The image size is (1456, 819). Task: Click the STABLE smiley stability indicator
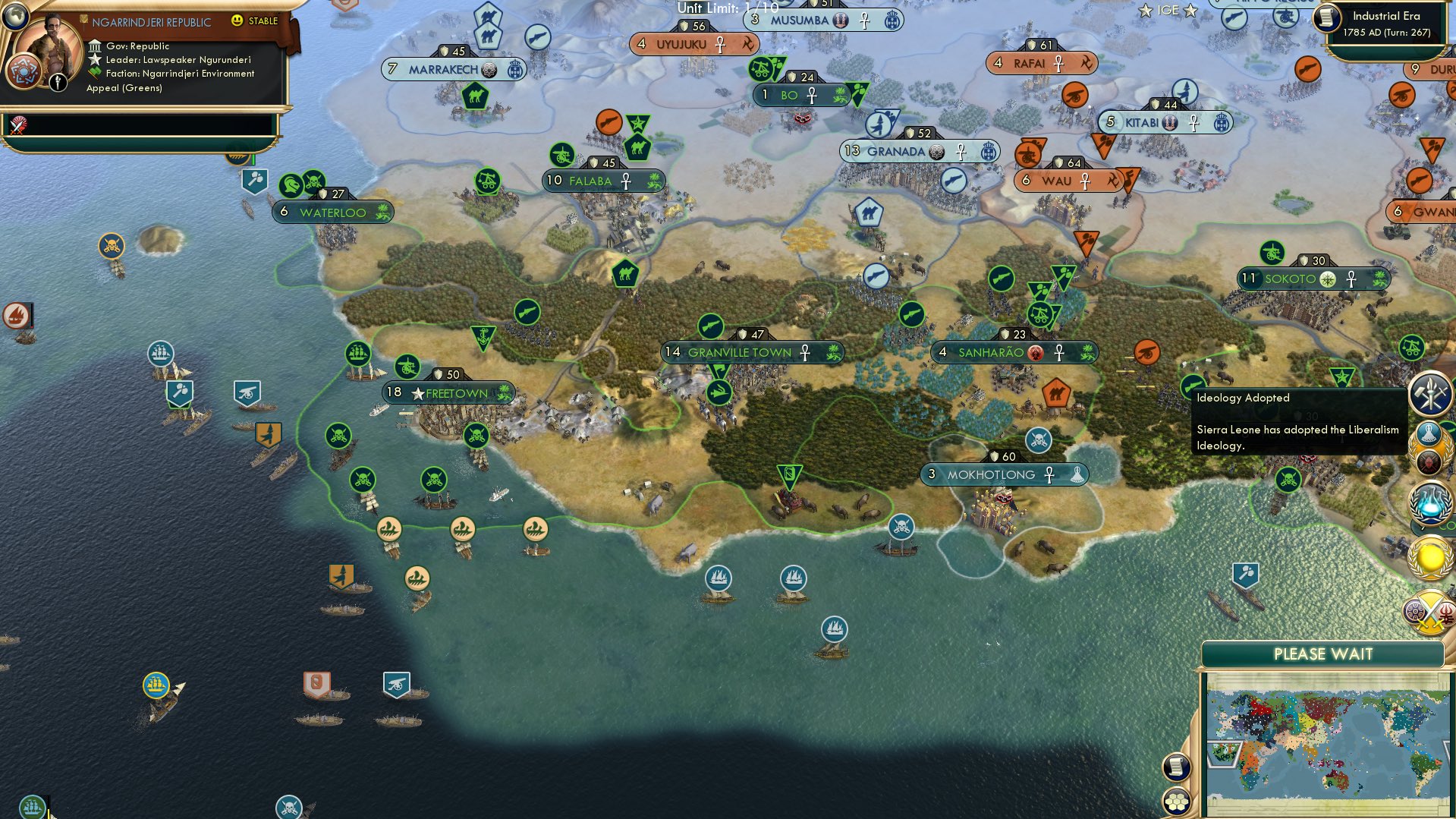tap(237, 21)
